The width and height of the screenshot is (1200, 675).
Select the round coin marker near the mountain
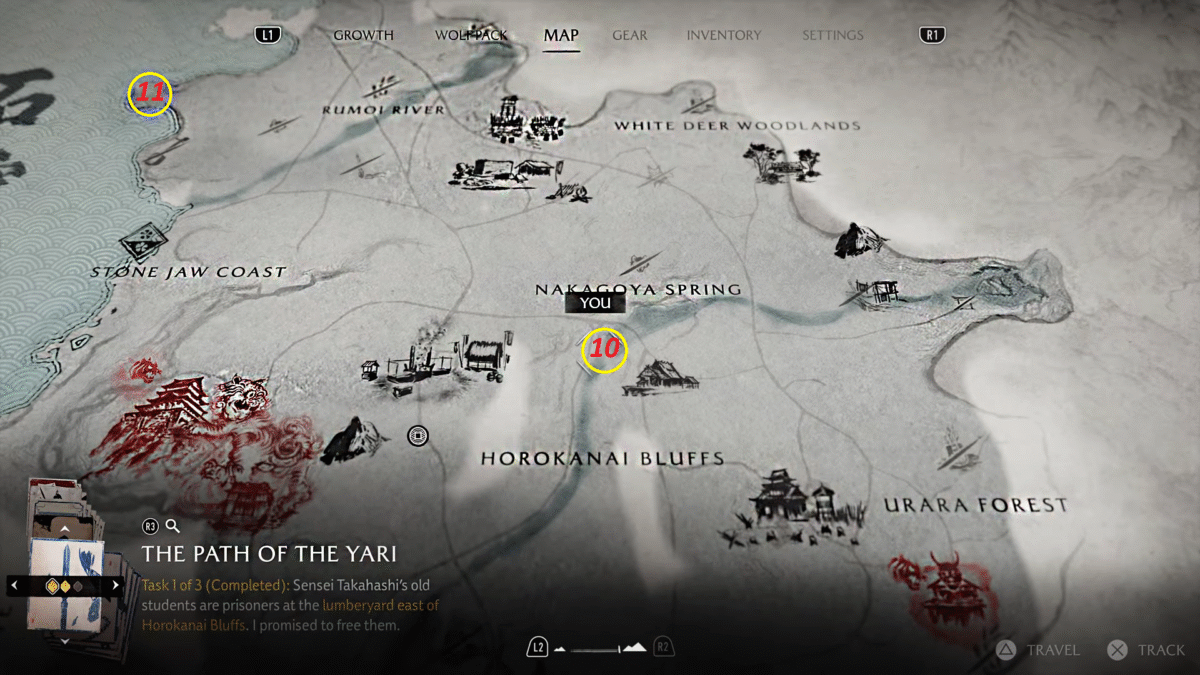pyautogui.click(x=418, y=436)
